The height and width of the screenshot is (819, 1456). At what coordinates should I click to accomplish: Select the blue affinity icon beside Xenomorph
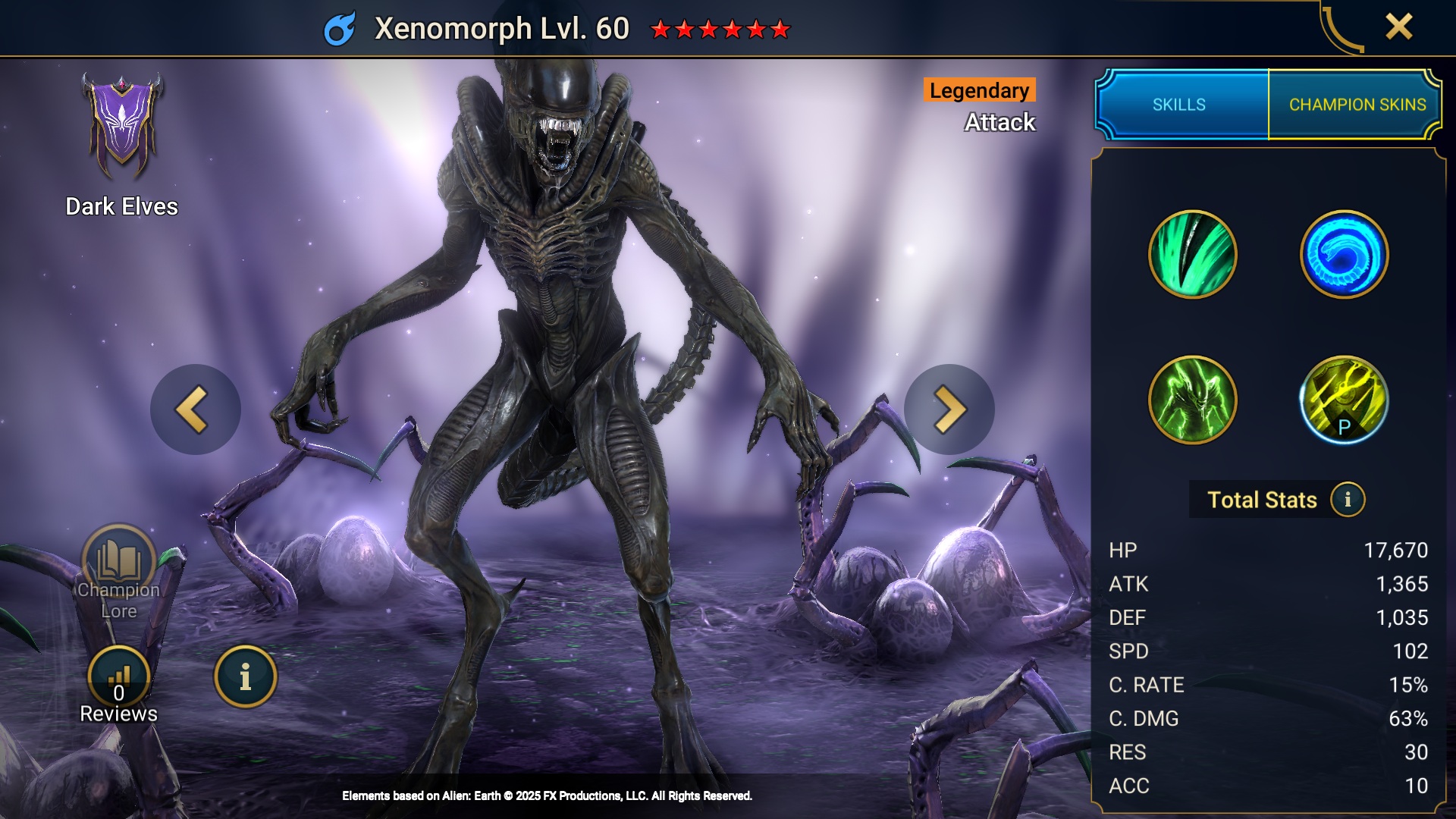(340, 28)
